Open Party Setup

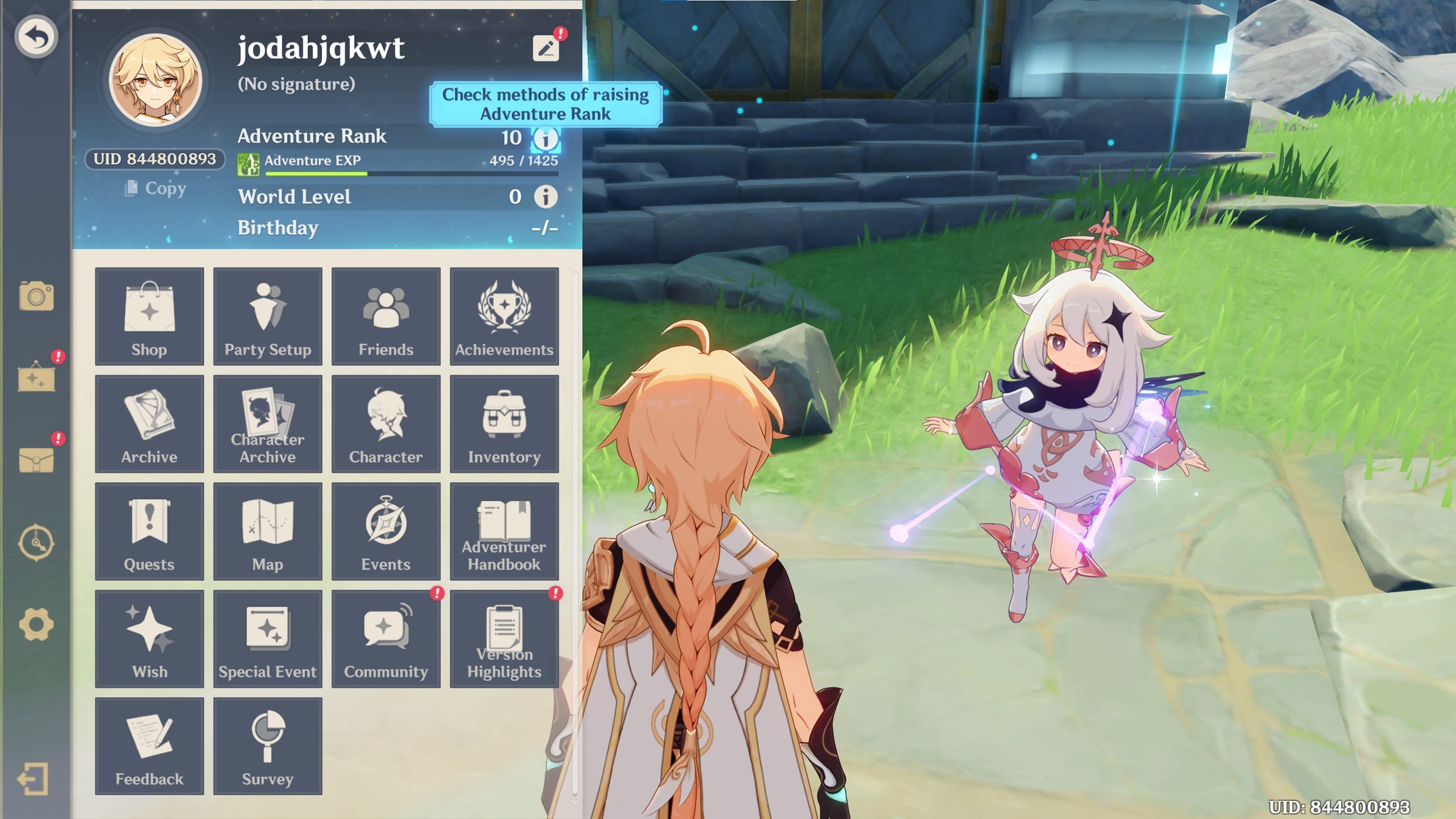(x=267, y=316)
